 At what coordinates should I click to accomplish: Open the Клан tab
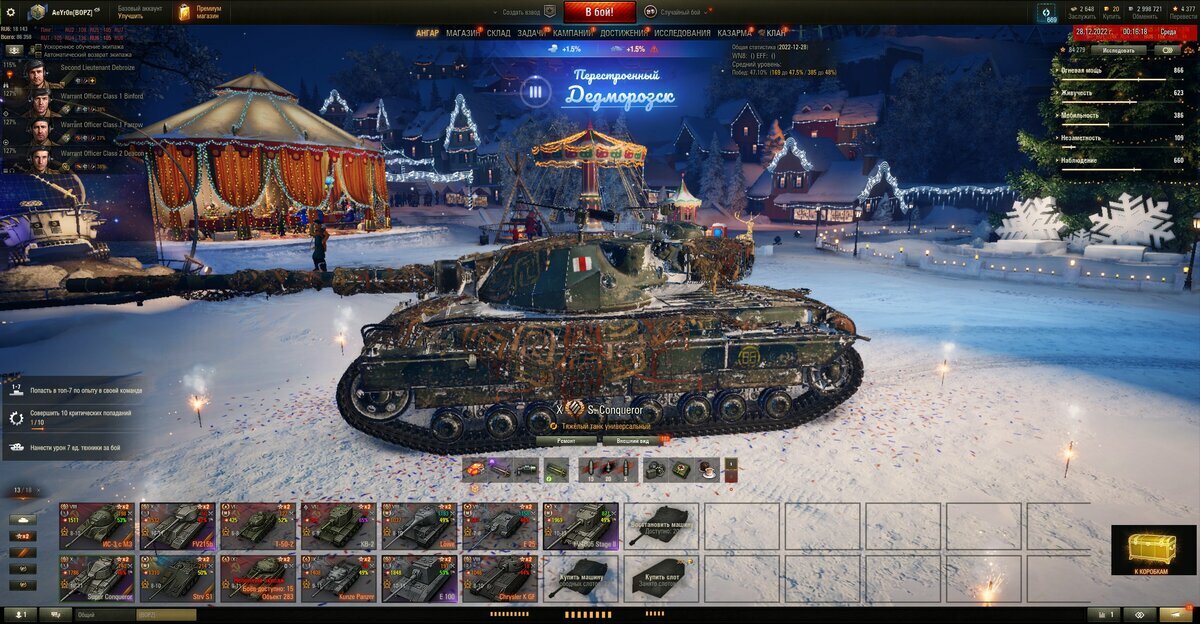[776, 33]
